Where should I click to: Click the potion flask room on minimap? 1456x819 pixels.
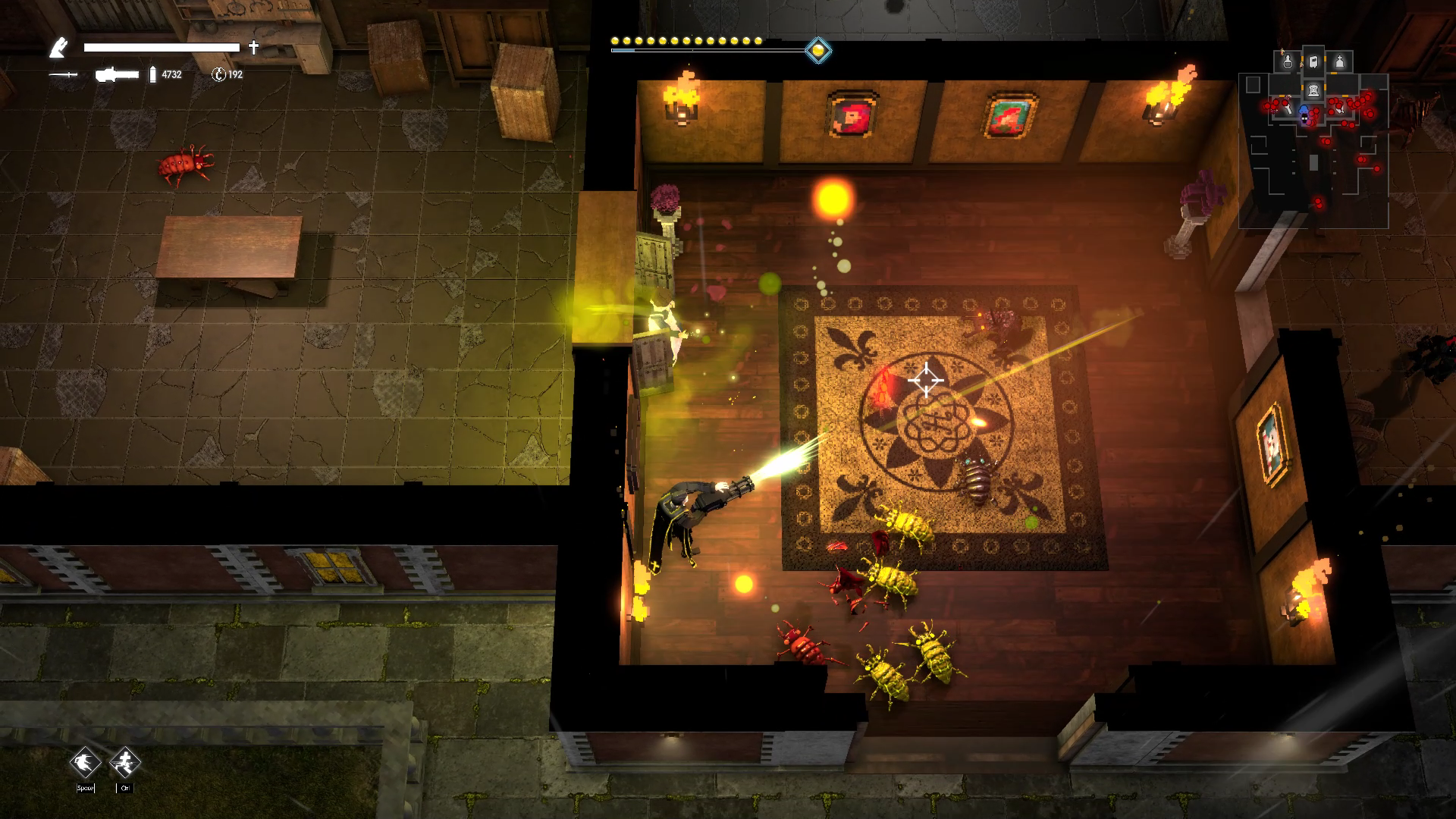pos(1287,61)
